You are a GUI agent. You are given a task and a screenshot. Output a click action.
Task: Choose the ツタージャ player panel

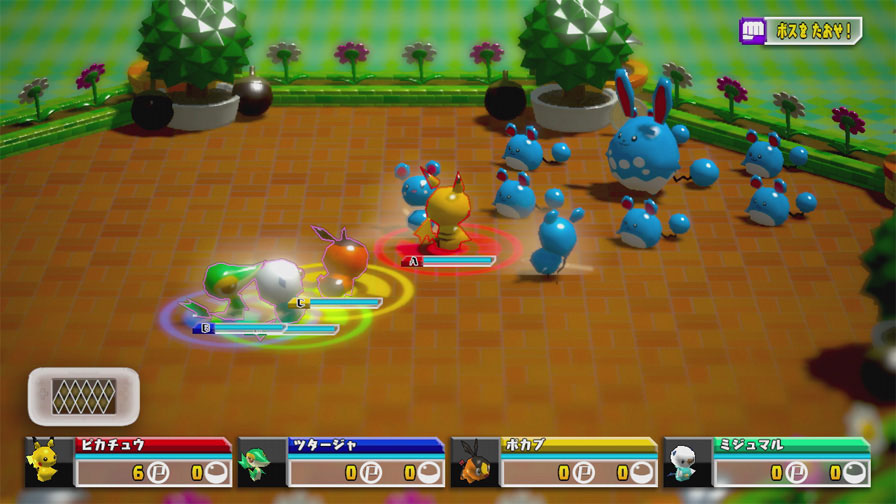pyautogui.click(x=341, y=461)
